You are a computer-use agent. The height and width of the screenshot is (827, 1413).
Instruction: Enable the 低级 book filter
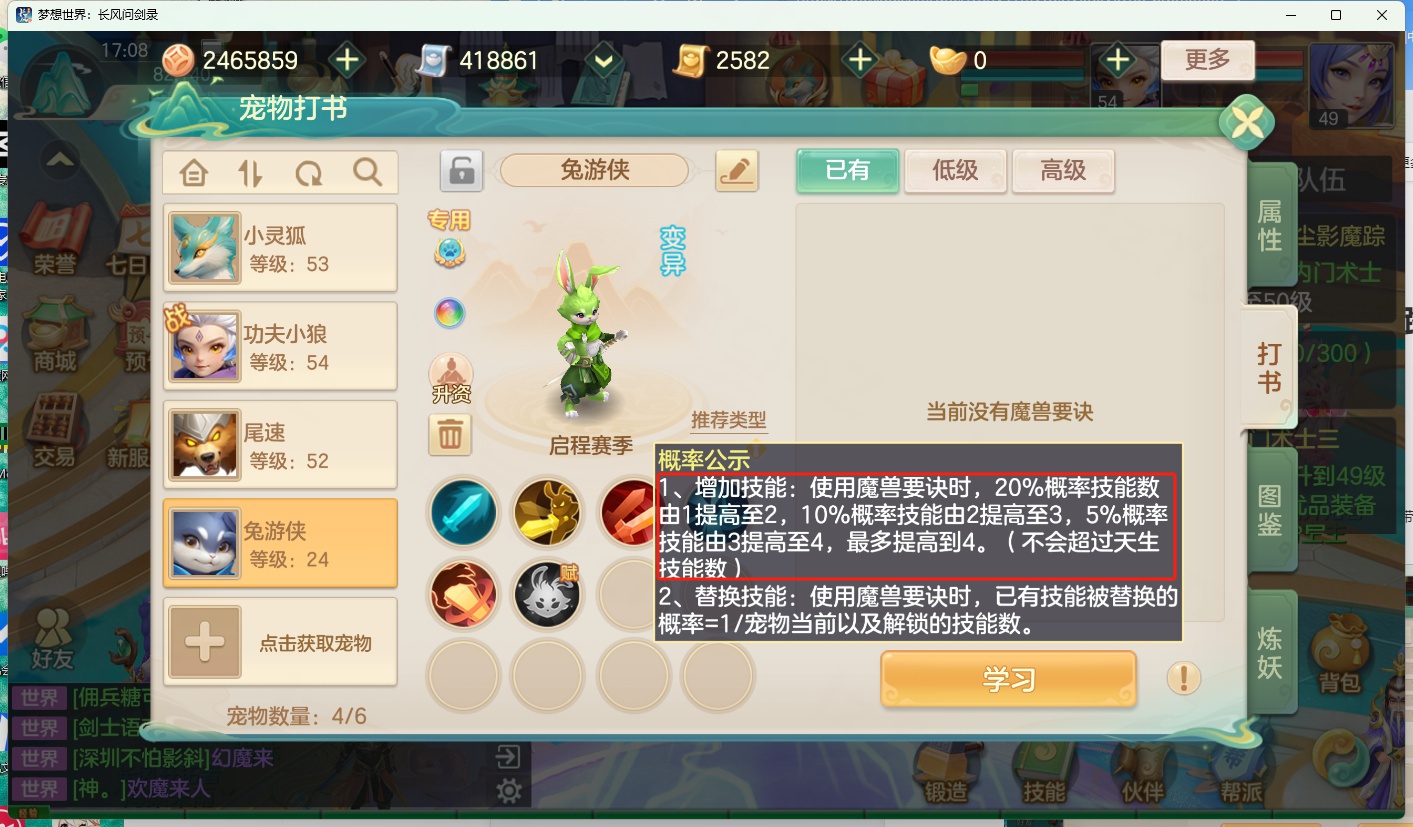point(955,170)
